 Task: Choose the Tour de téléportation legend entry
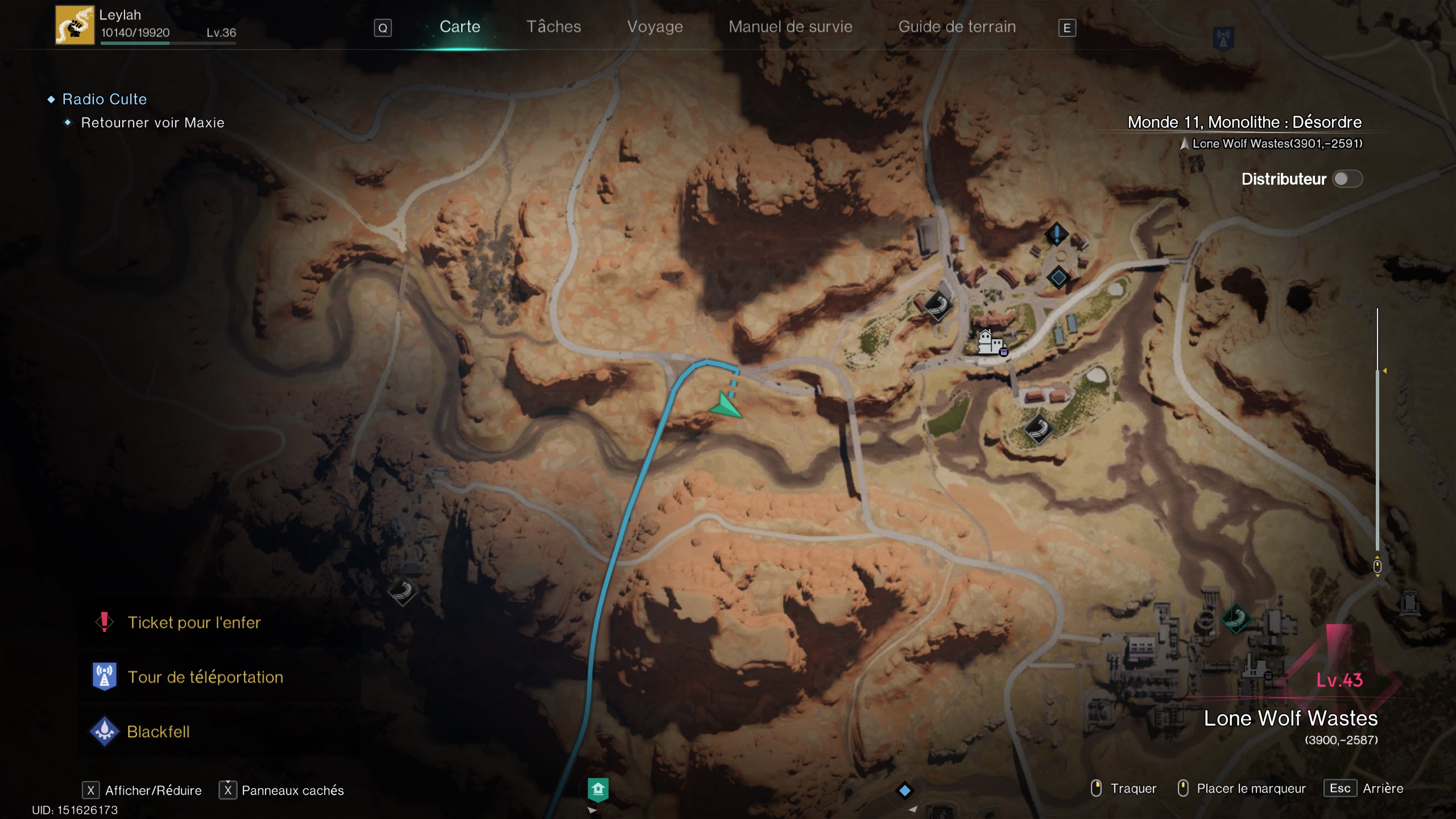pos(205,677)
